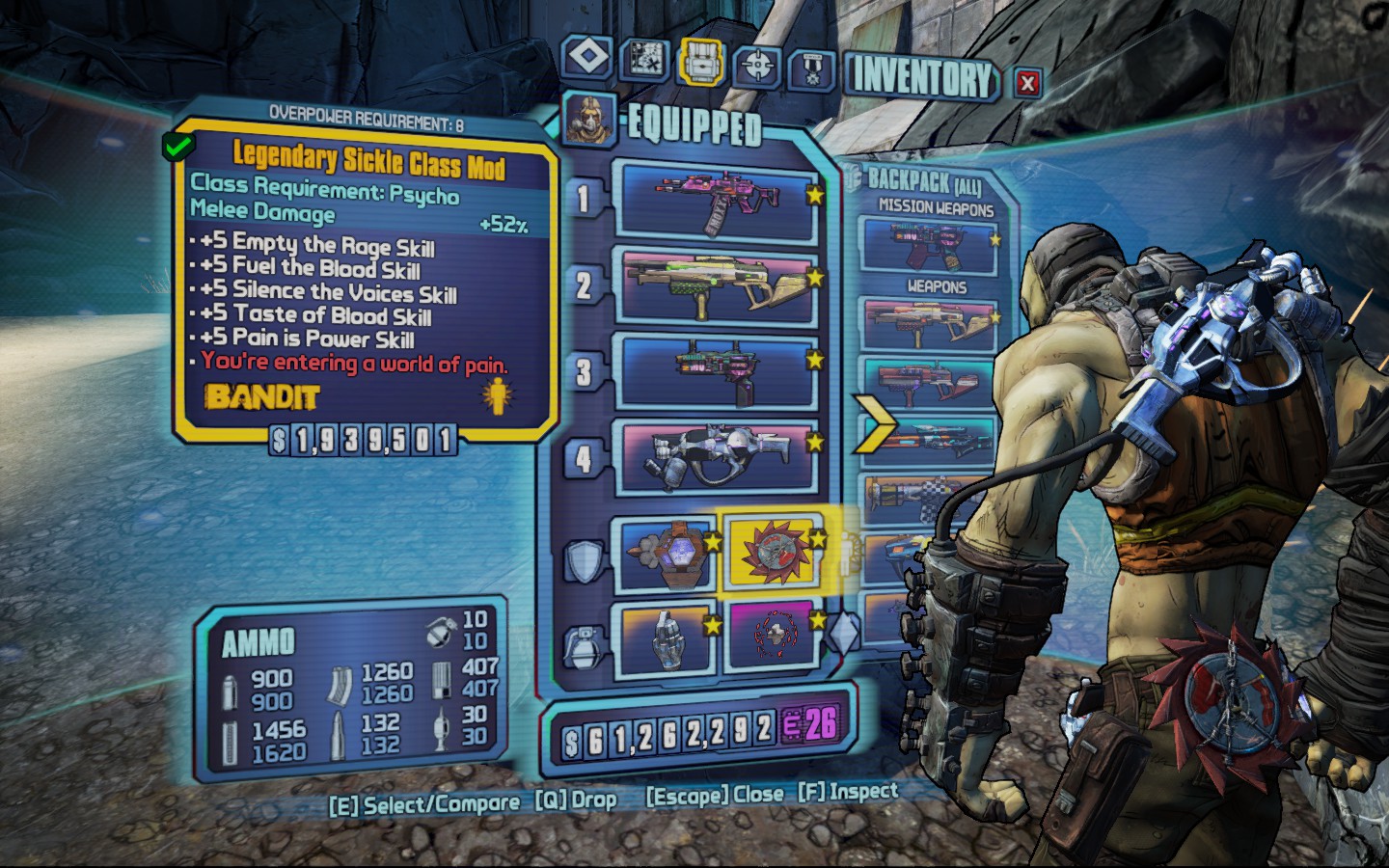
Task: Switch to the Skills crosshair tab
Action: [x=758, y=66]
